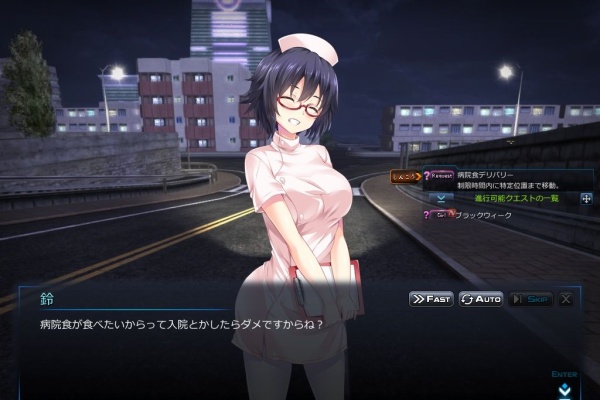Click the quest tracker move-arrows icon

586,198
